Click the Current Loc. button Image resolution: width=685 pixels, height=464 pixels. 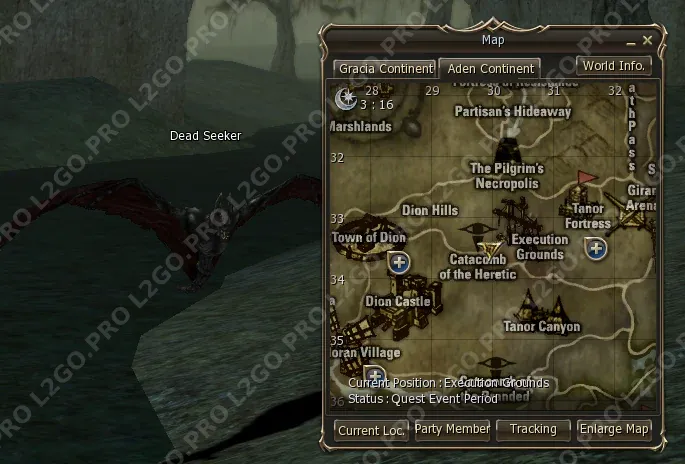coord(371,430)
